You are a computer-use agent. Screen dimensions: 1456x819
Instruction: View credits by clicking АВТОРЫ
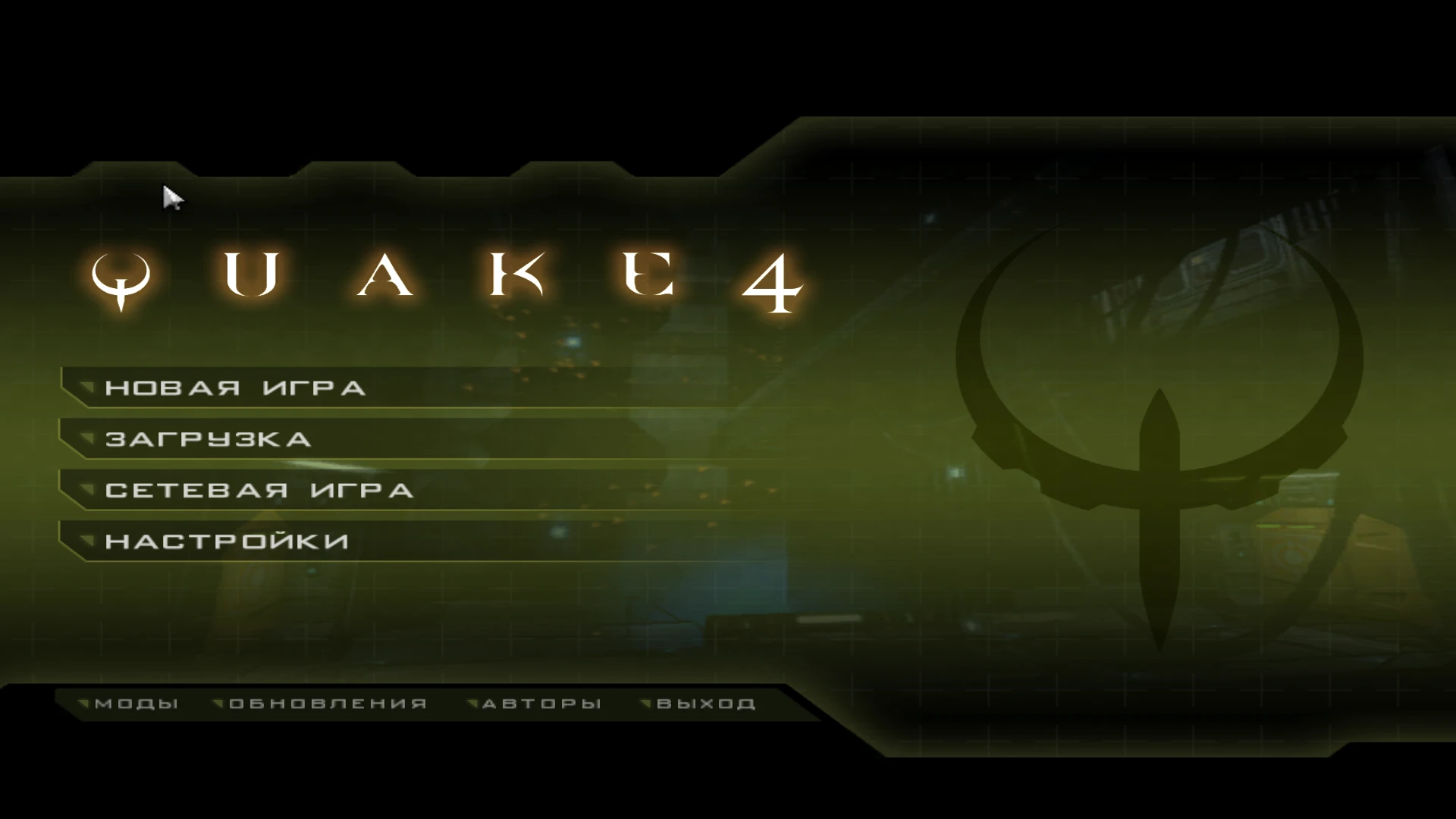(x=541, y=703)
